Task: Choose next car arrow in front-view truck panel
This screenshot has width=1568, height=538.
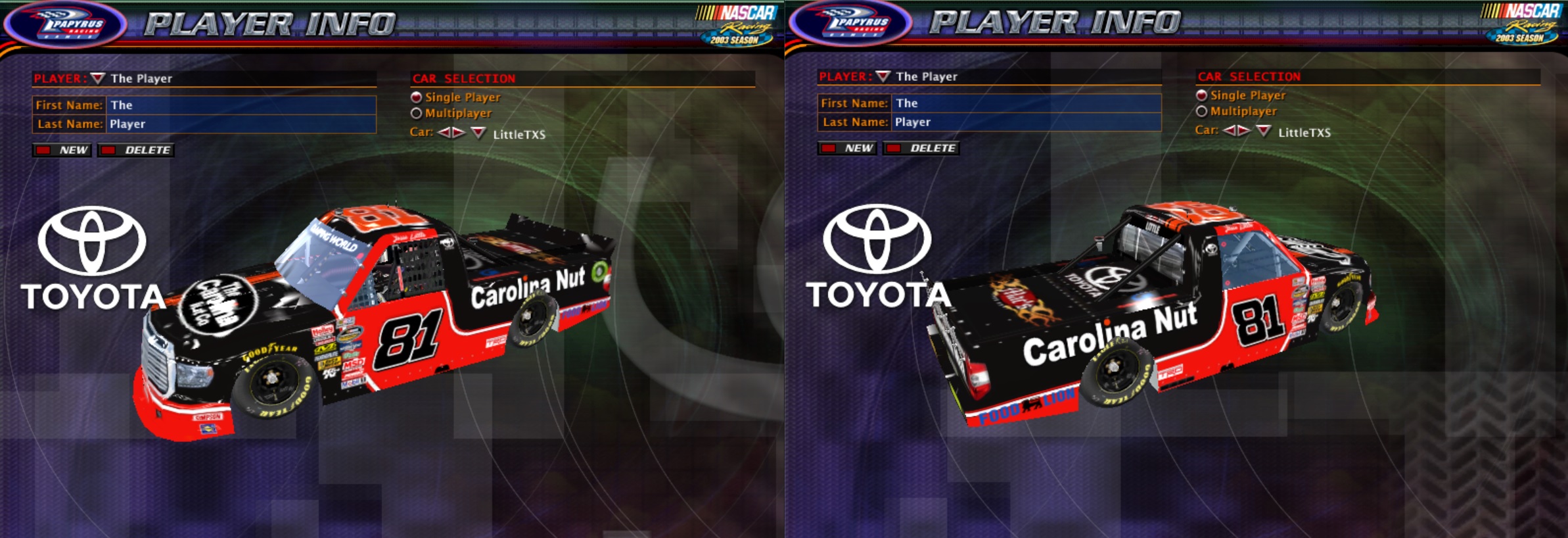Action: [459, 133]
